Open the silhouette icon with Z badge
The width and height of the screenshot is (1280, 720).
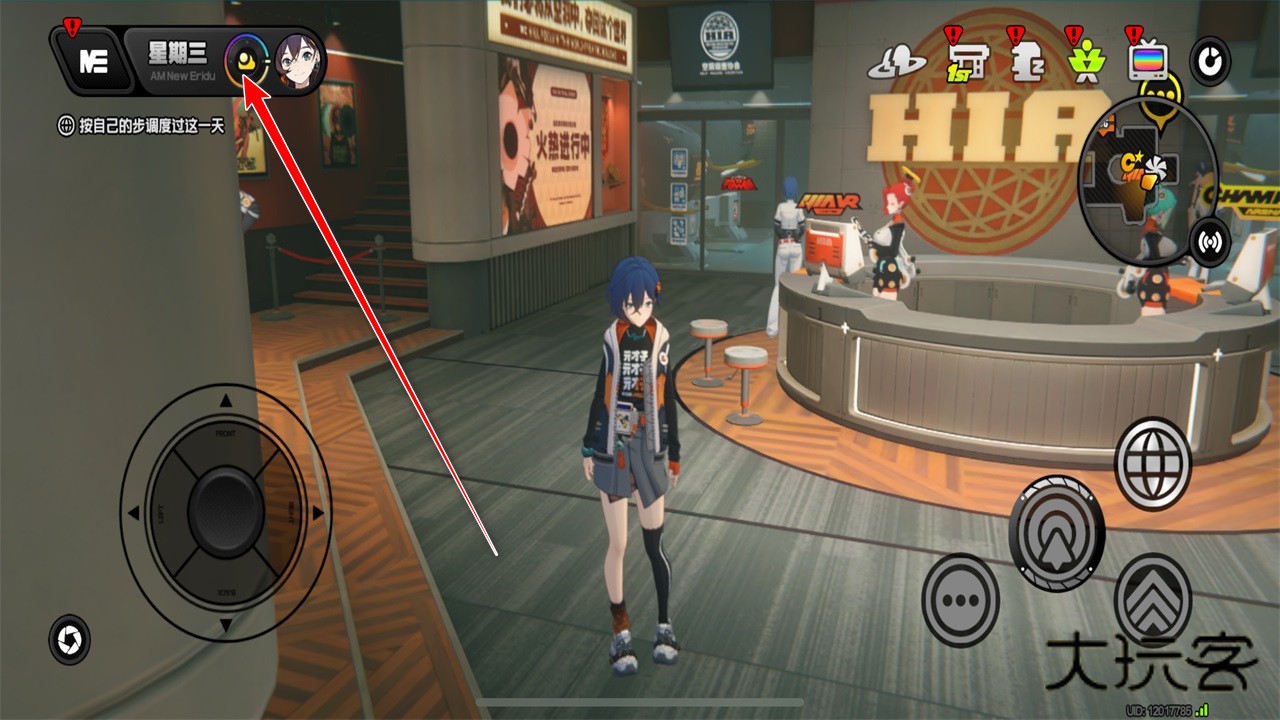1022,62
